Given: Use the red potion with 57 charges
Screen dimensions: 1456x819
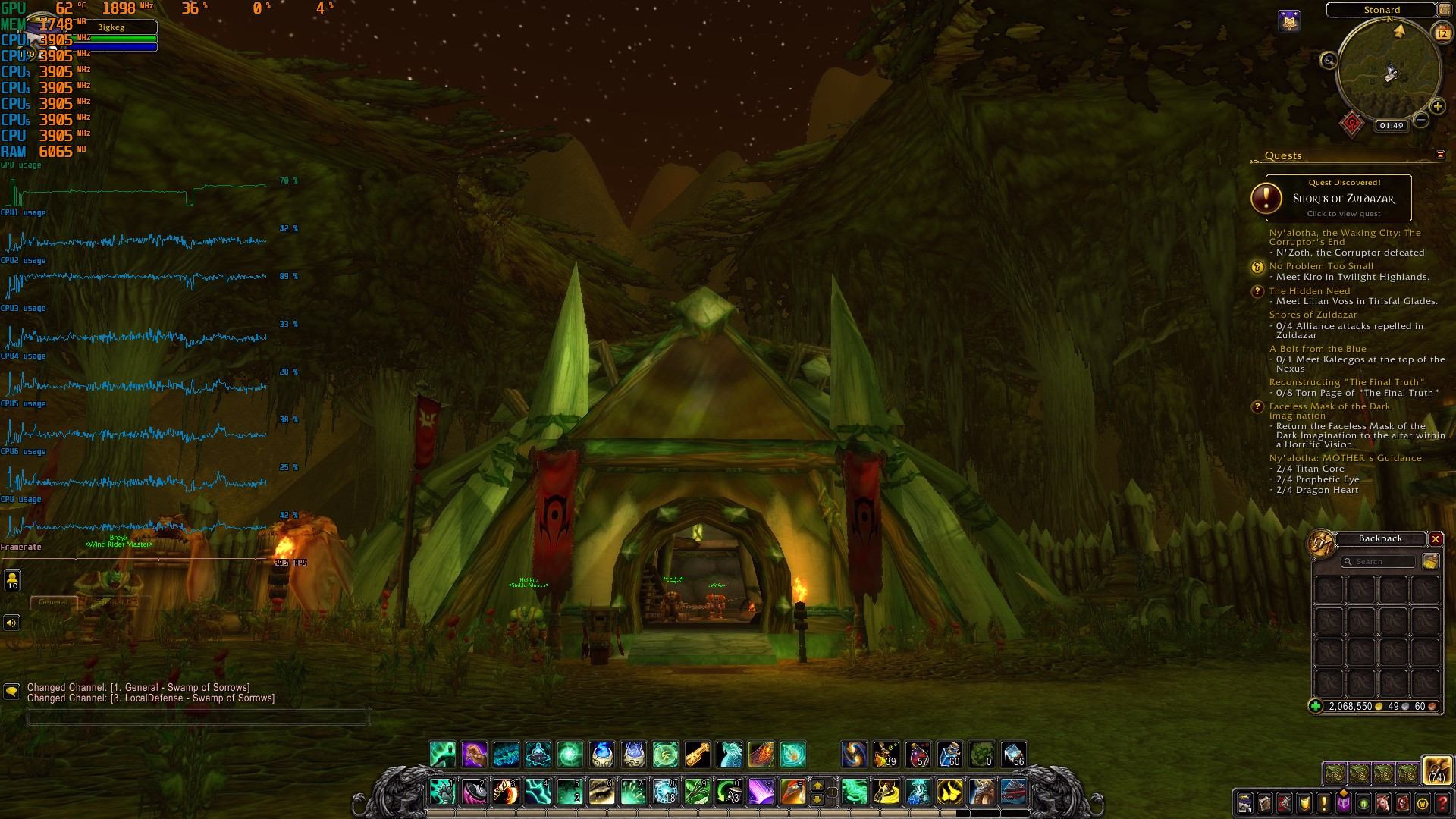Looking at the screenshot, I should pyautogui.click(x=918, y=755).
